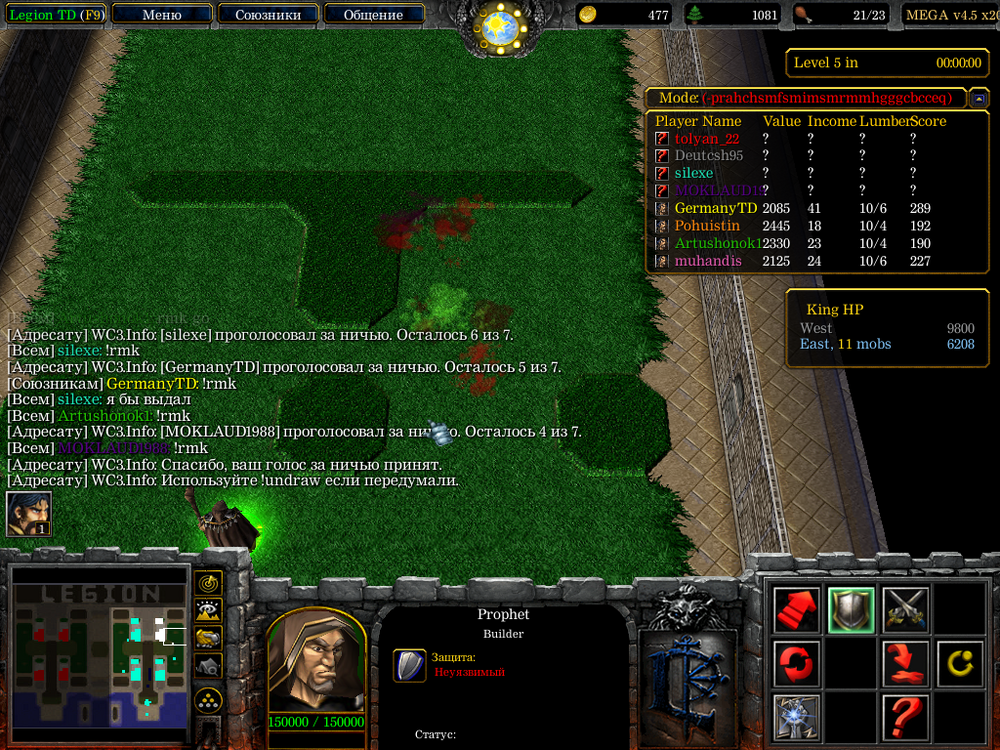The image size is (1000, 750).
Task: Activate the red circular arrows command
Action: (x=797, y=663)
